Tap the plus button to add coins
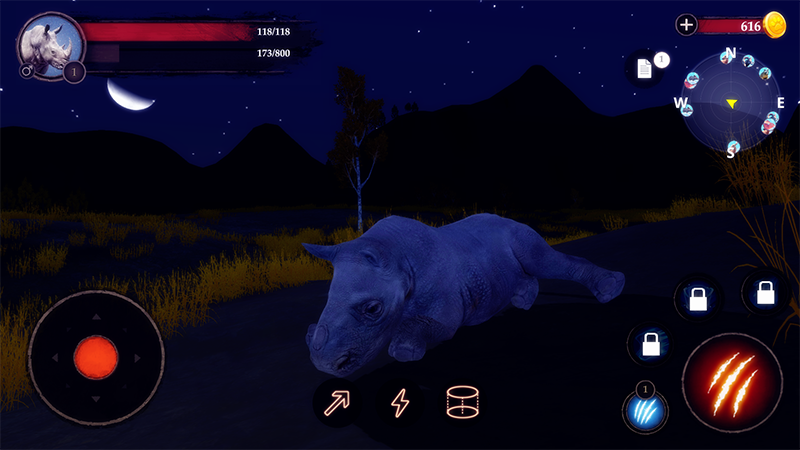 click(686, 25)
